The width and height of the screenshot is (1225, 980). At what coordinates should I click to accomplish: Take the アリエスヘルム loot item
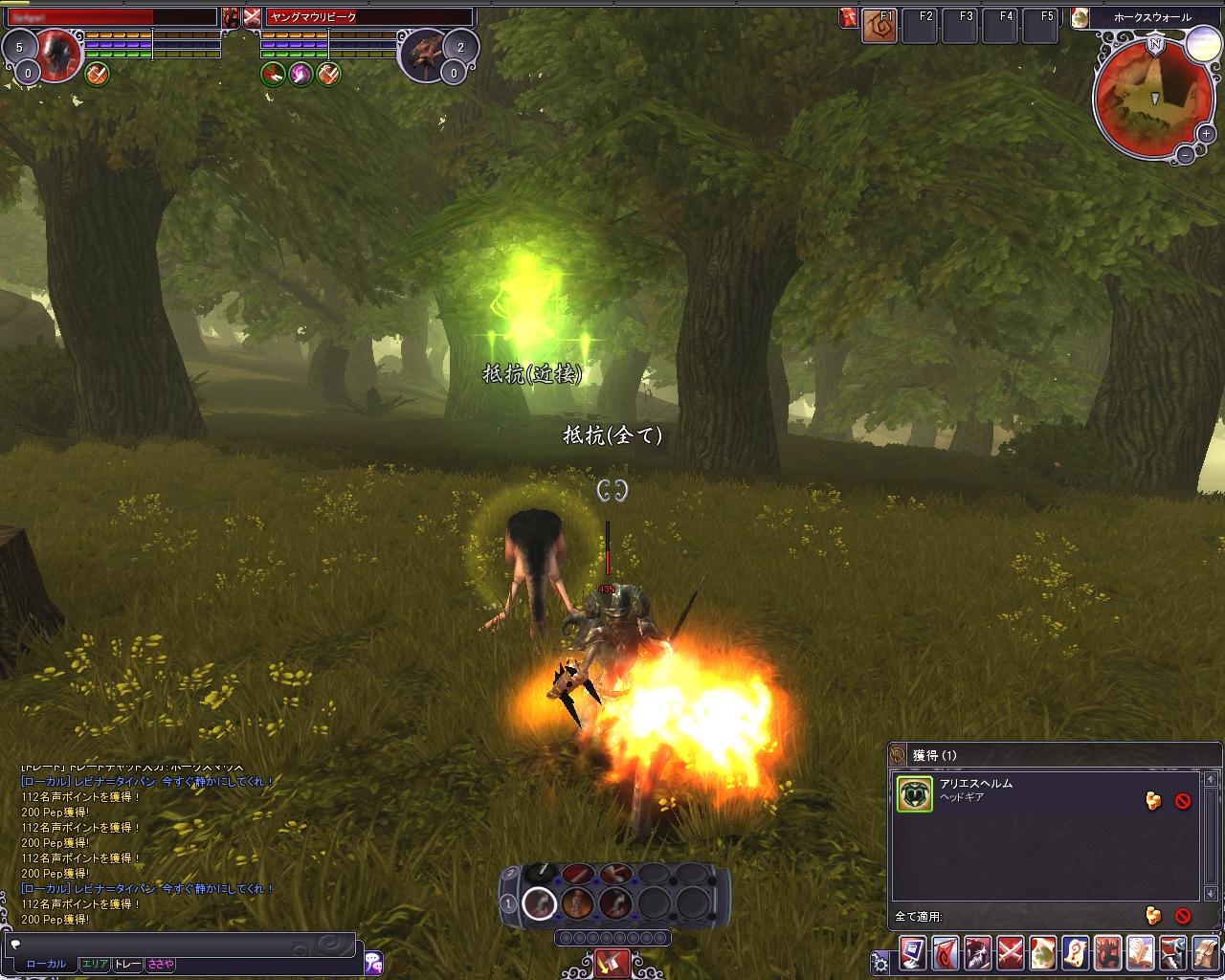[1153, 801]
